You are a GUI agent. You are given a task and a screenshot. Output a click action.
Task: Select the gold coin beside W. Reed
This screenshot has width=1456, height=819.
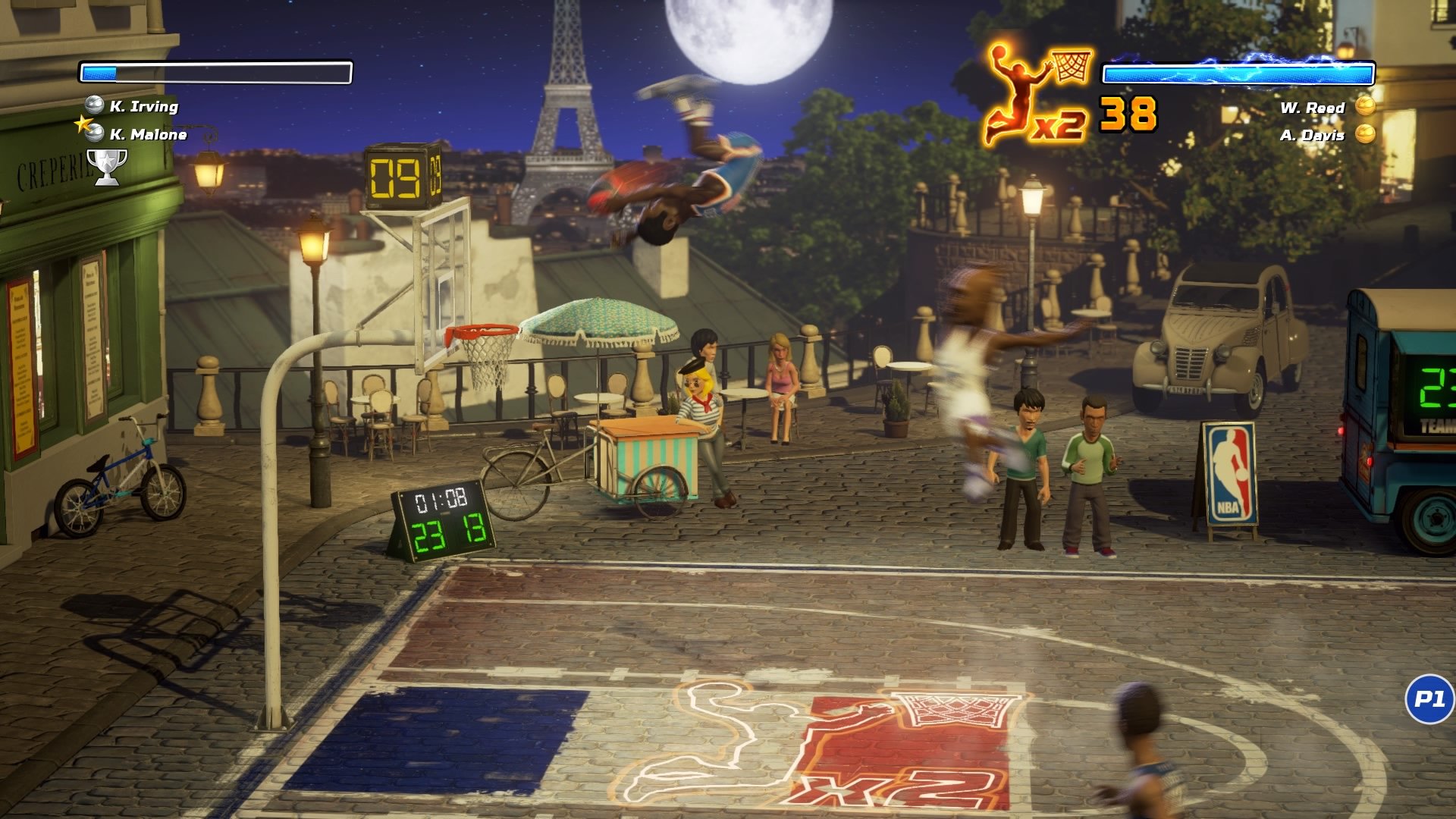1365,108
